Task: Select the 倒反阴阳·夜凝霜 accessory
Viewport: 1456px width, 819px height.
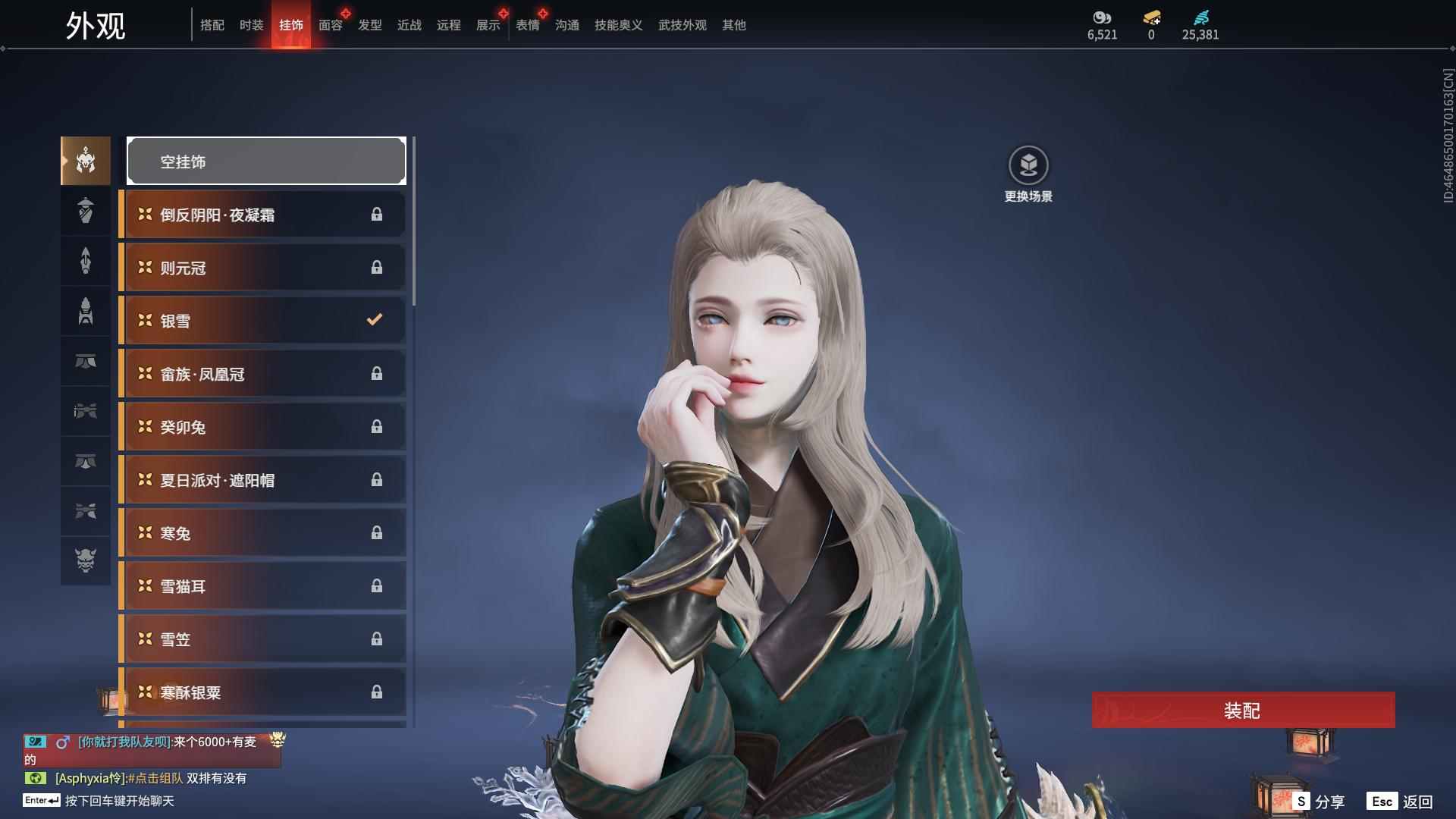Action: click(x=262, y=215)
